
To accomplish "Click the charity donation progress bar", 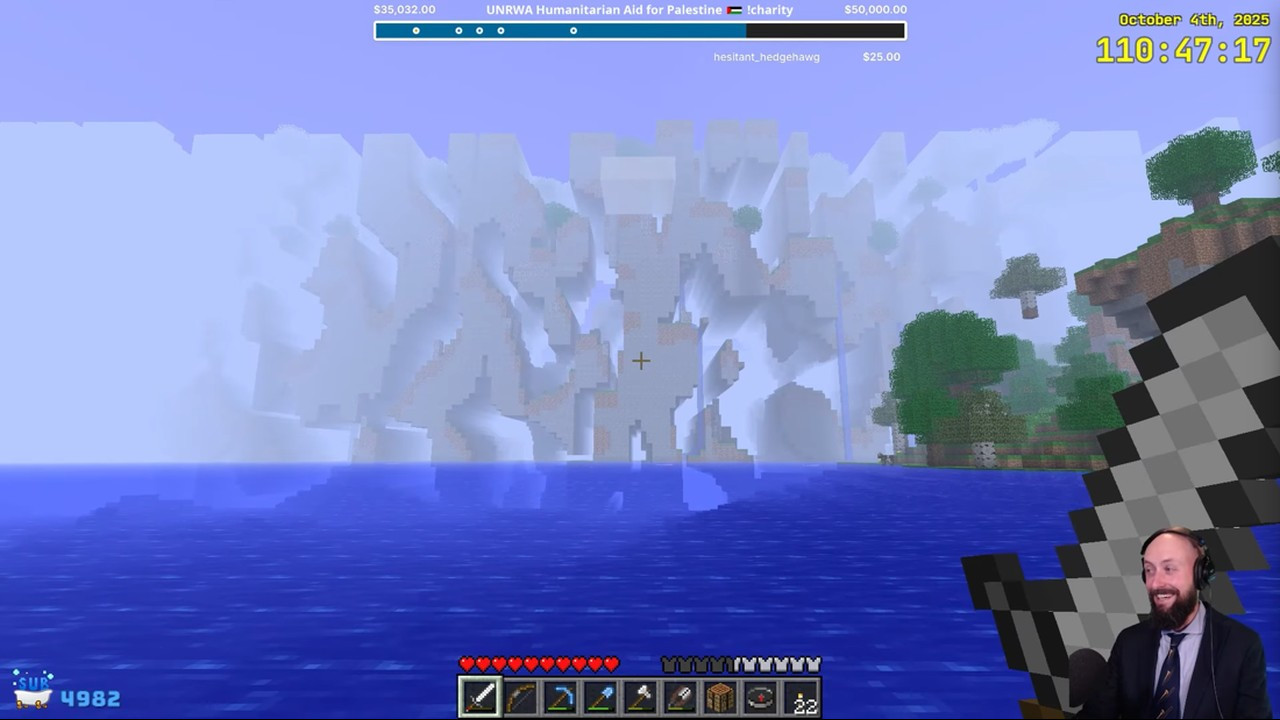I will pos(640,31).
